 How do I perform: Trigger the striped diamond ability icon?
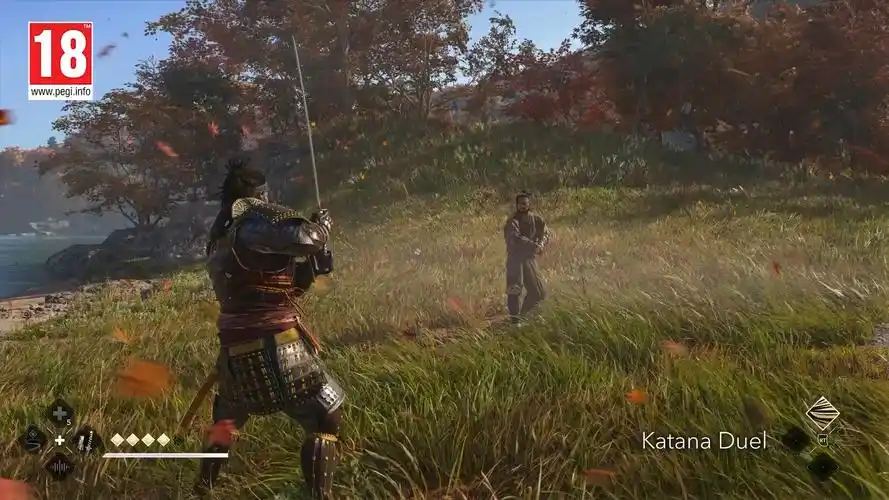tap(822, 413)
